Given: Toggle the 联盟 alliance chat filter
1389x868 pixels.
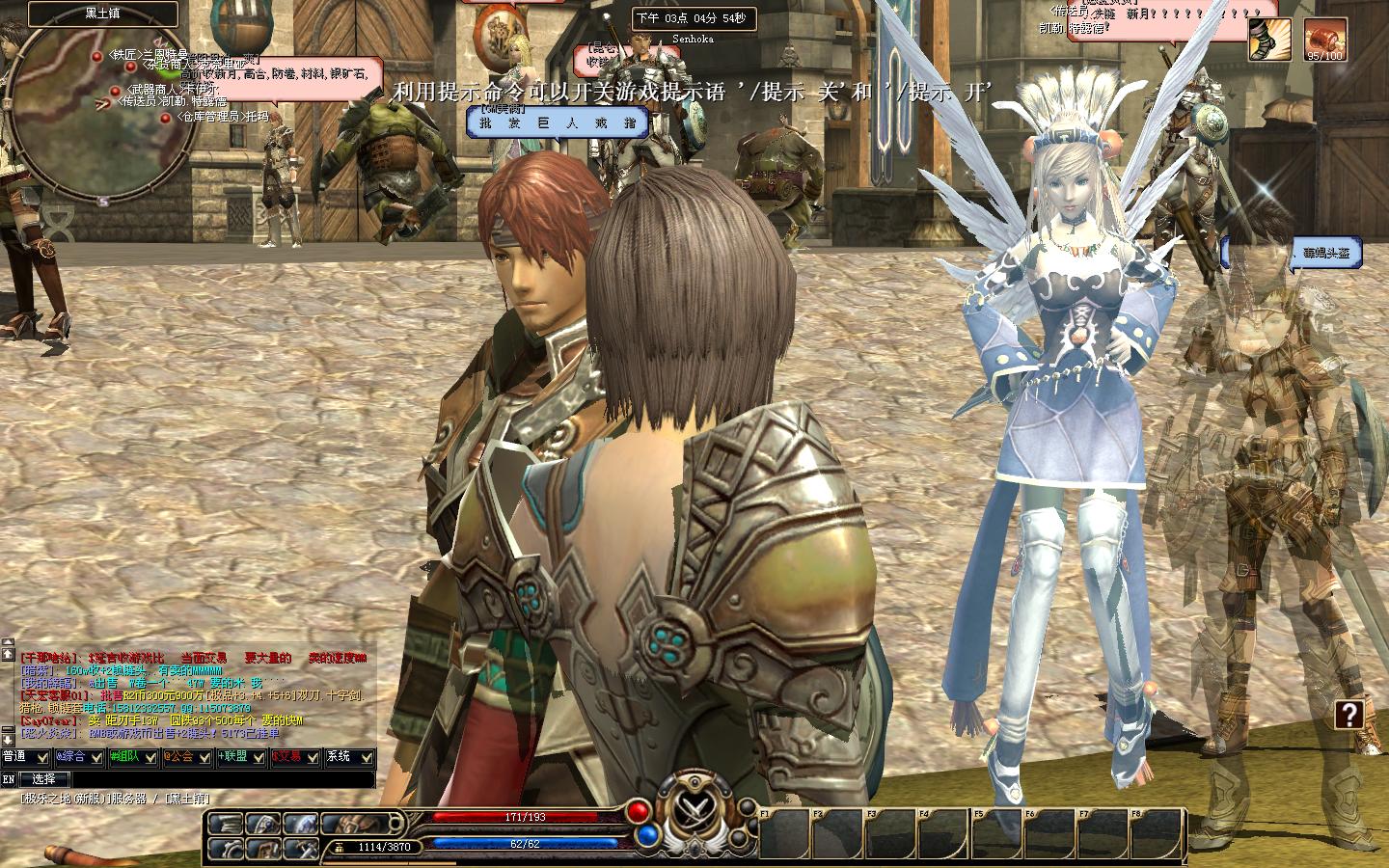Looking at the screenshot, I should point(241,757).
